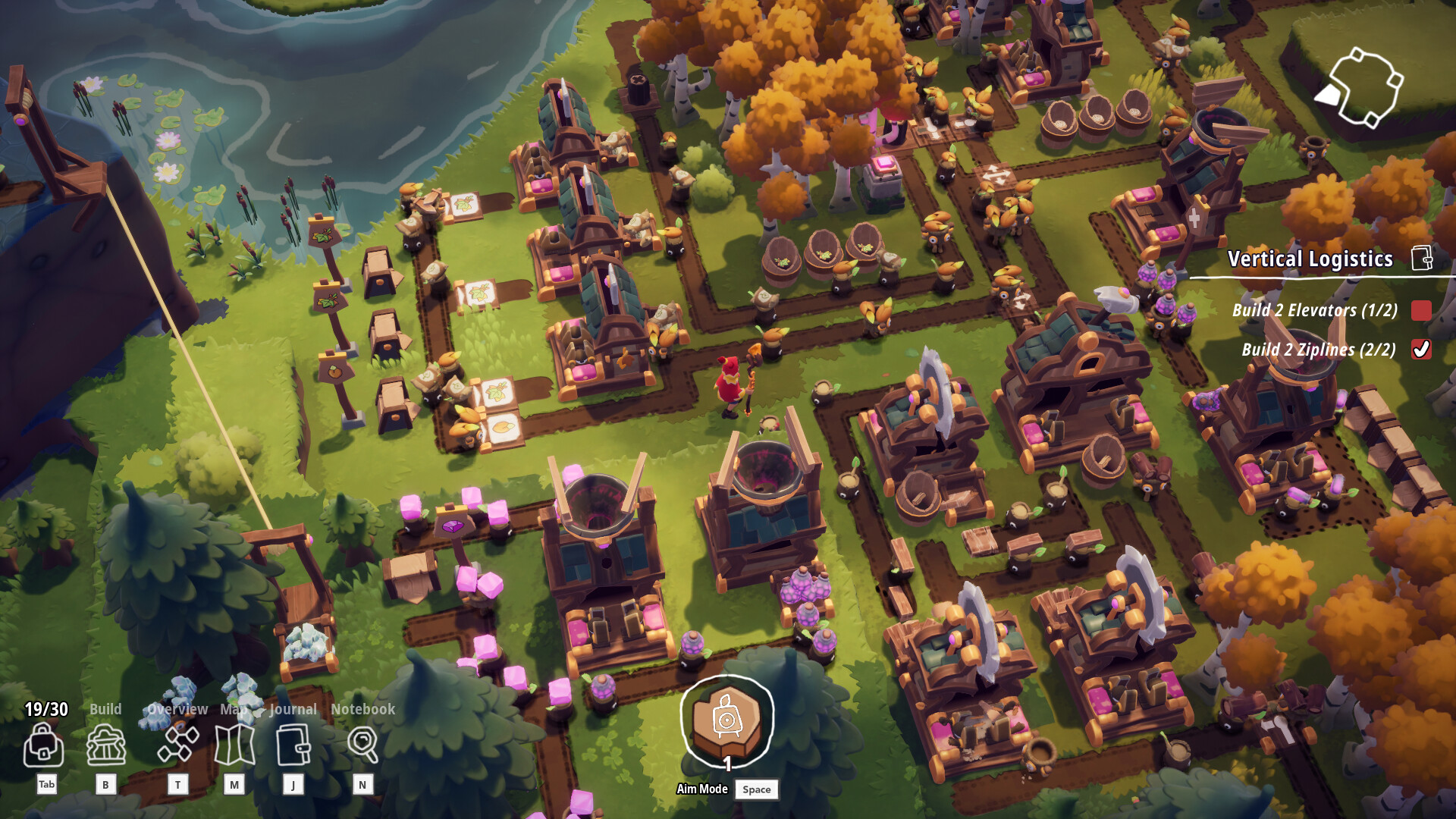Expand the Vertical Logistics quest details

[1311, 259]
